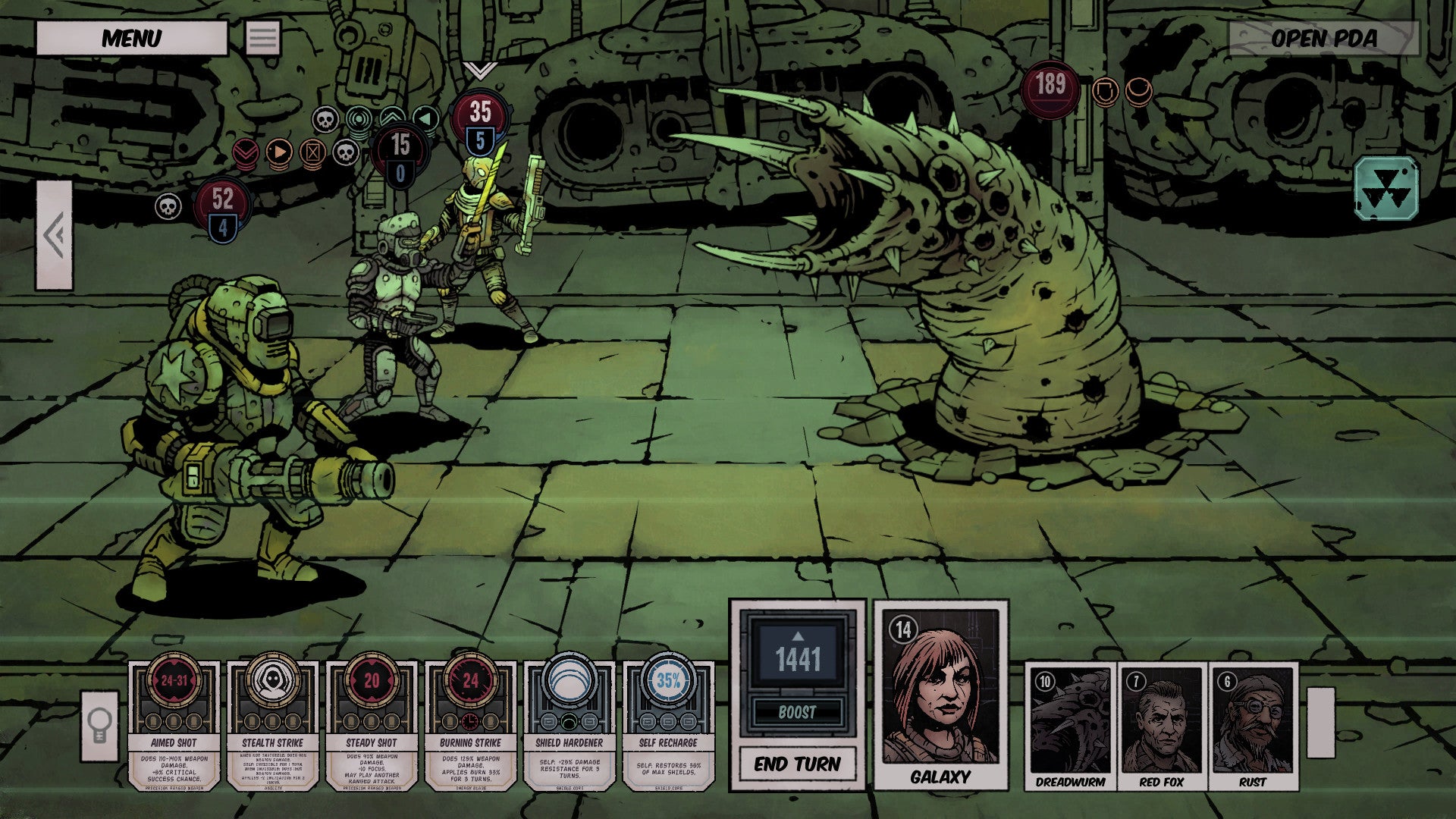
Task: Choose the Stealth Strike card
Action: point(272,724)
